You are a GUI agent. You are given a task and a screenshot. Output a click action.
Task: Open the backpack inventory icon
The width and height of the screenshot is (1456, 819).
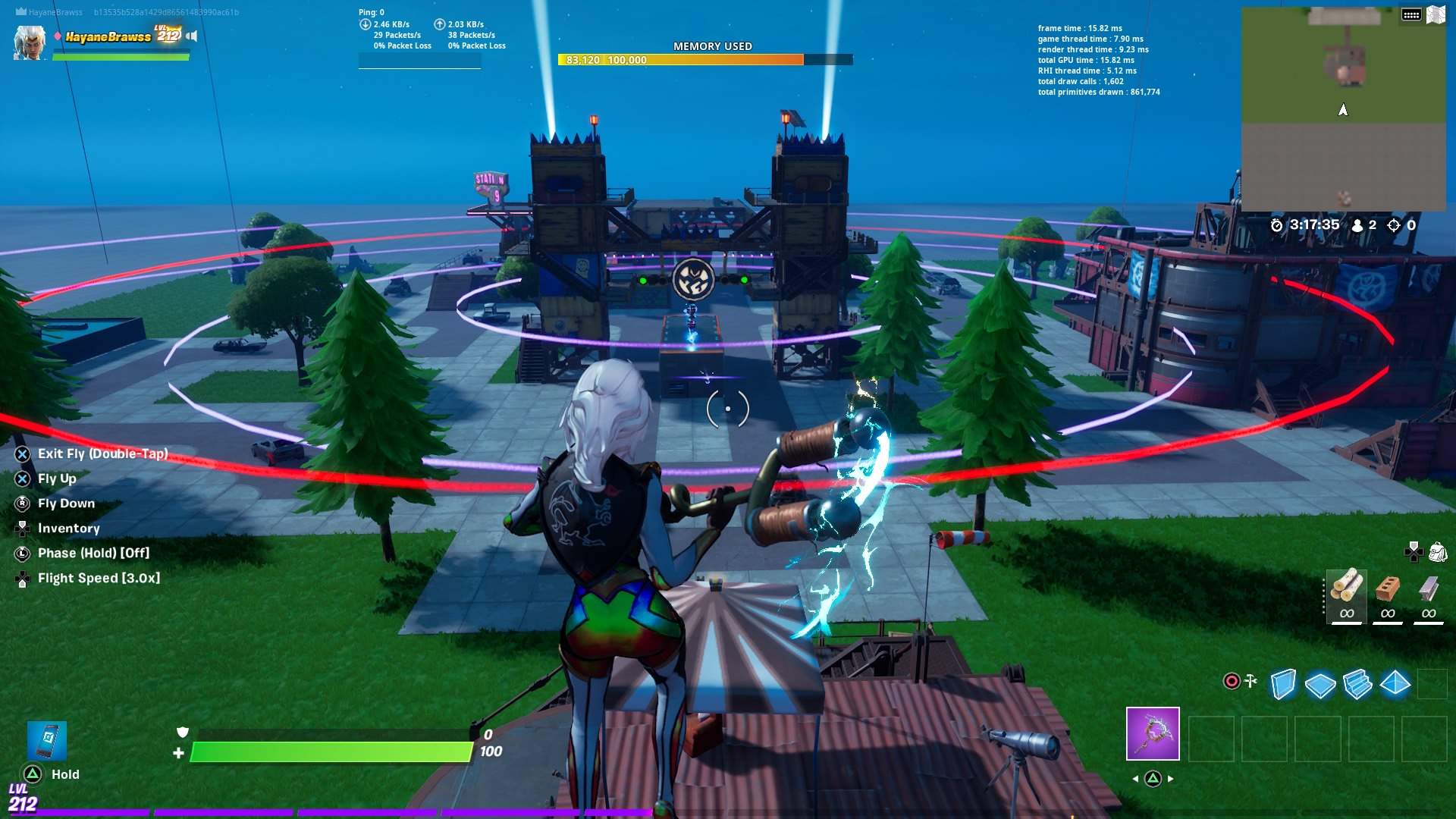tap(1437, 551)
